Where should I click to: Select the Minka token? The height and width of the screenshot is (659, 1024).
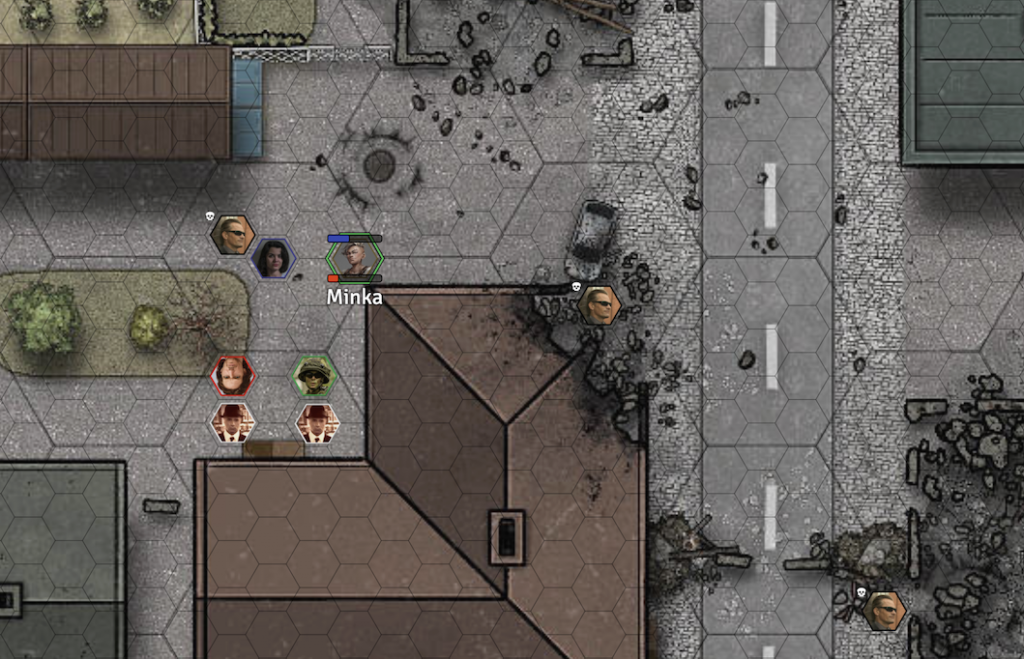pyautogui.click(x=355, y=258)
